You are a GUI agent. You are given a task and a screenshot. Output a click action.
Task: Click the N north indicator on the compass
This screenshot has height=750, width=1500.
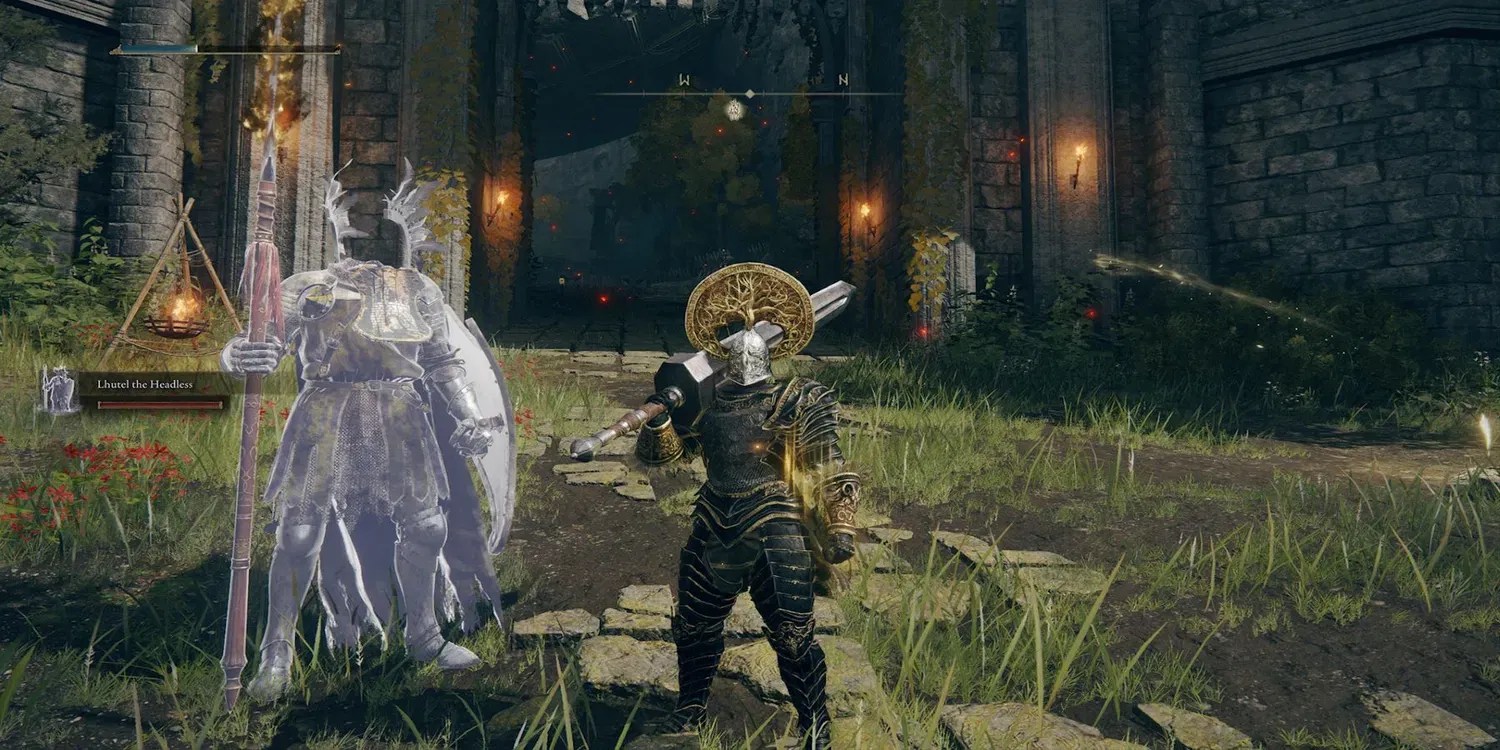(x=843, y=79)
